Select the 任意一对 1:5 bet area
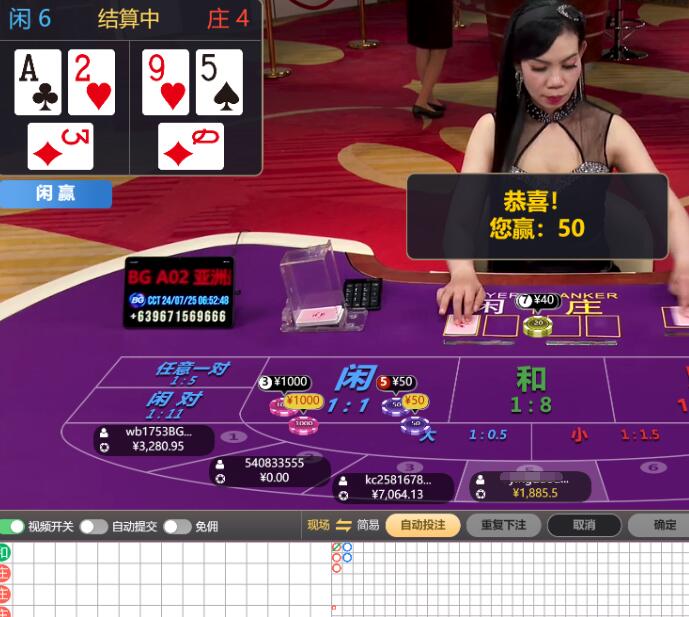Image resolution: width=689 pixels, height=617 pixels. tap(190, 373)
